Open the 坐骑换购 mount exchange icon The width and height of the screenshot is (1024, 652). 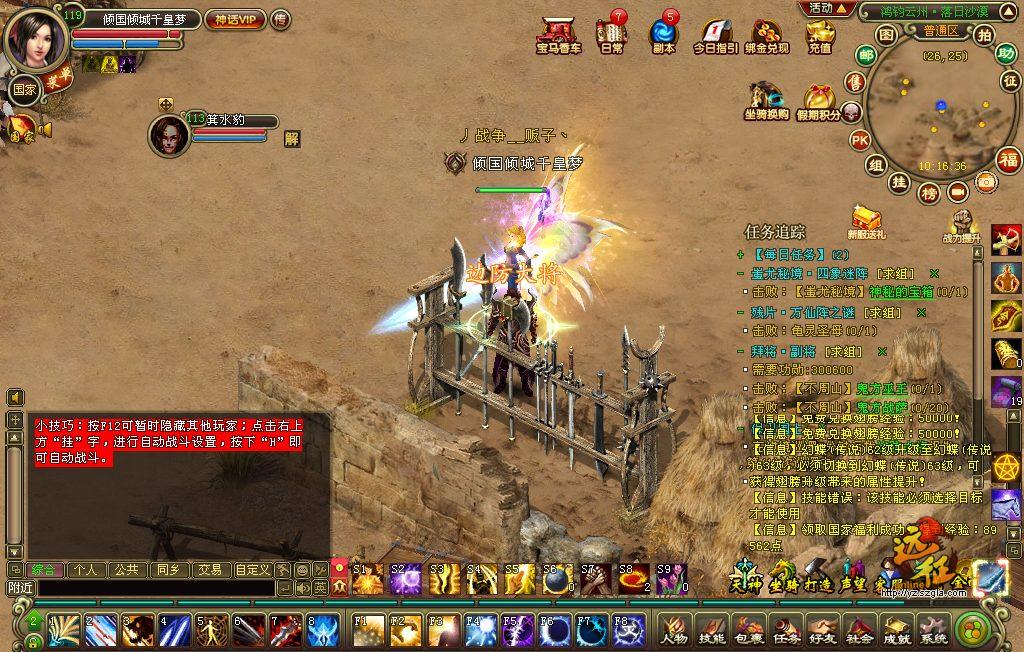pos(766,100)
